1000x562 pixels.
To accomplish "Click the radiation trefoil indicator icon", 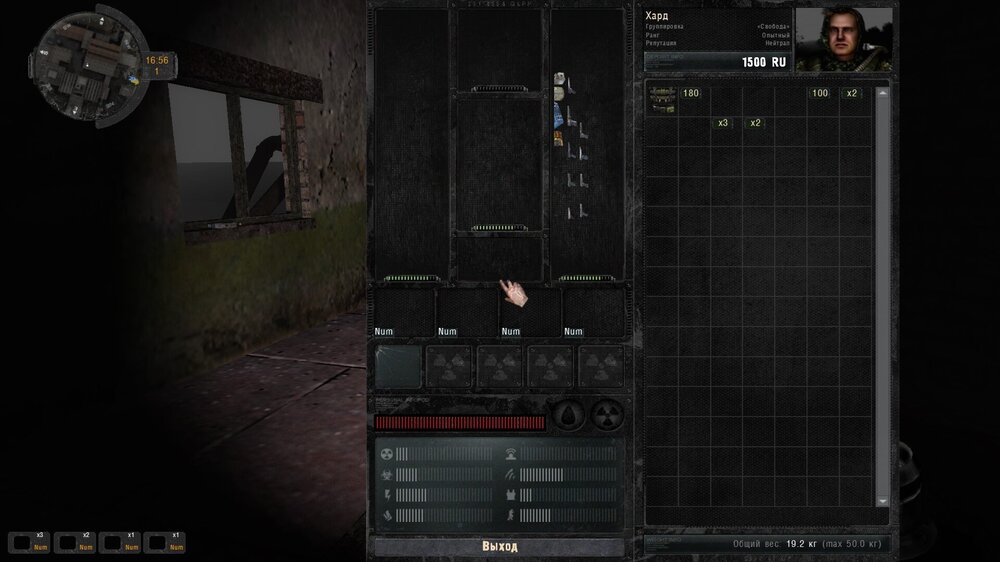I will click(x=606, y=416).
